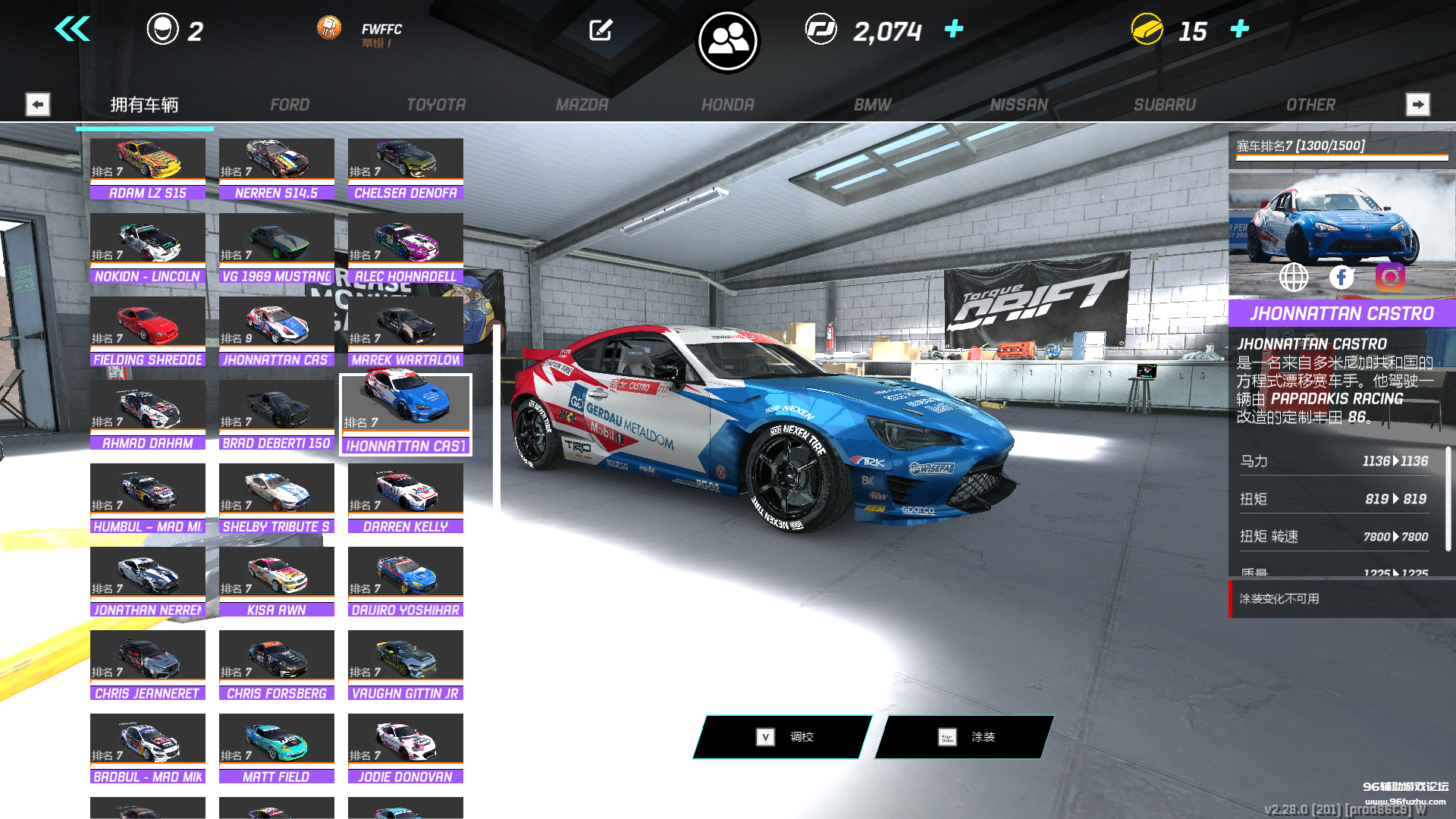Select the ADAM LZ S15 car

click(x=148, y=168)
